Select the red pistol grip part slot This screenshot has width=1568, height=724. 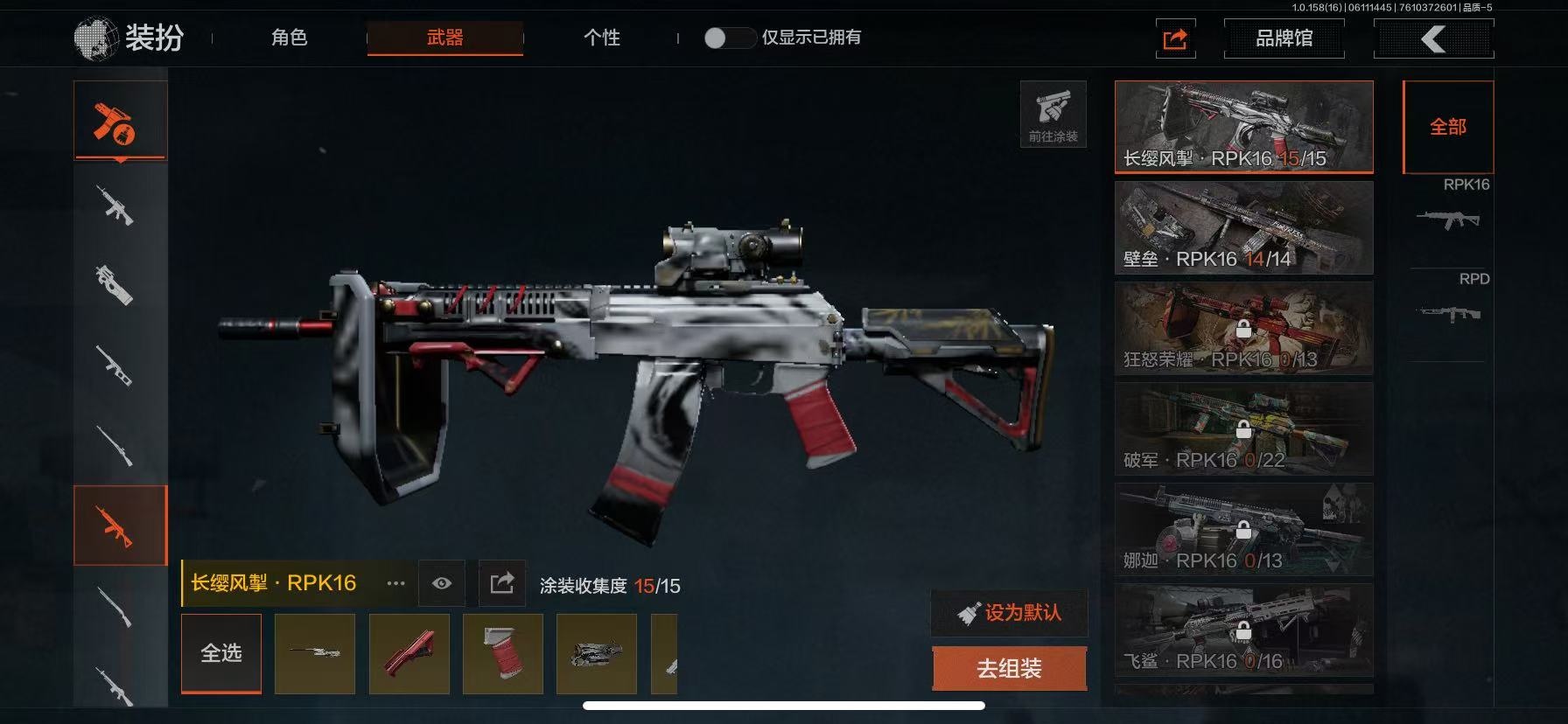(x=502, y=654)
